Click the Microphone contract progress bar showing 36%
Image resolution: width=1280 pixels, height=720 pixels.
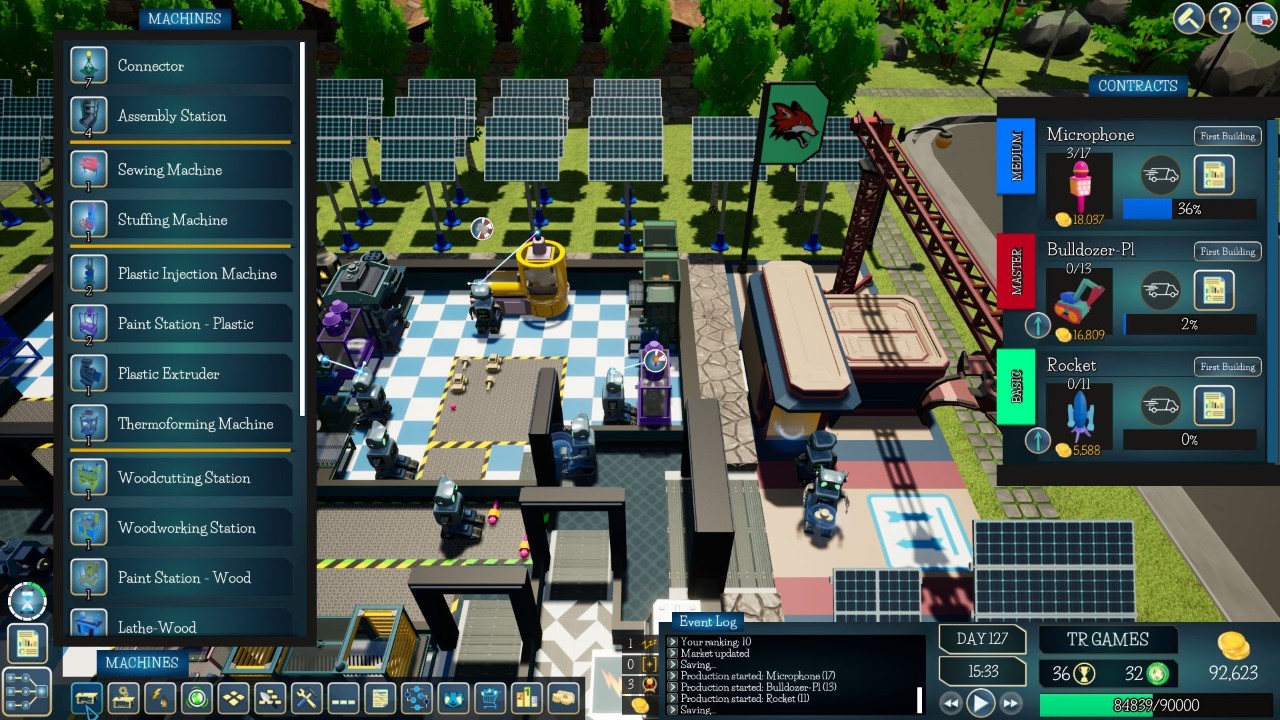(1190, 209)
